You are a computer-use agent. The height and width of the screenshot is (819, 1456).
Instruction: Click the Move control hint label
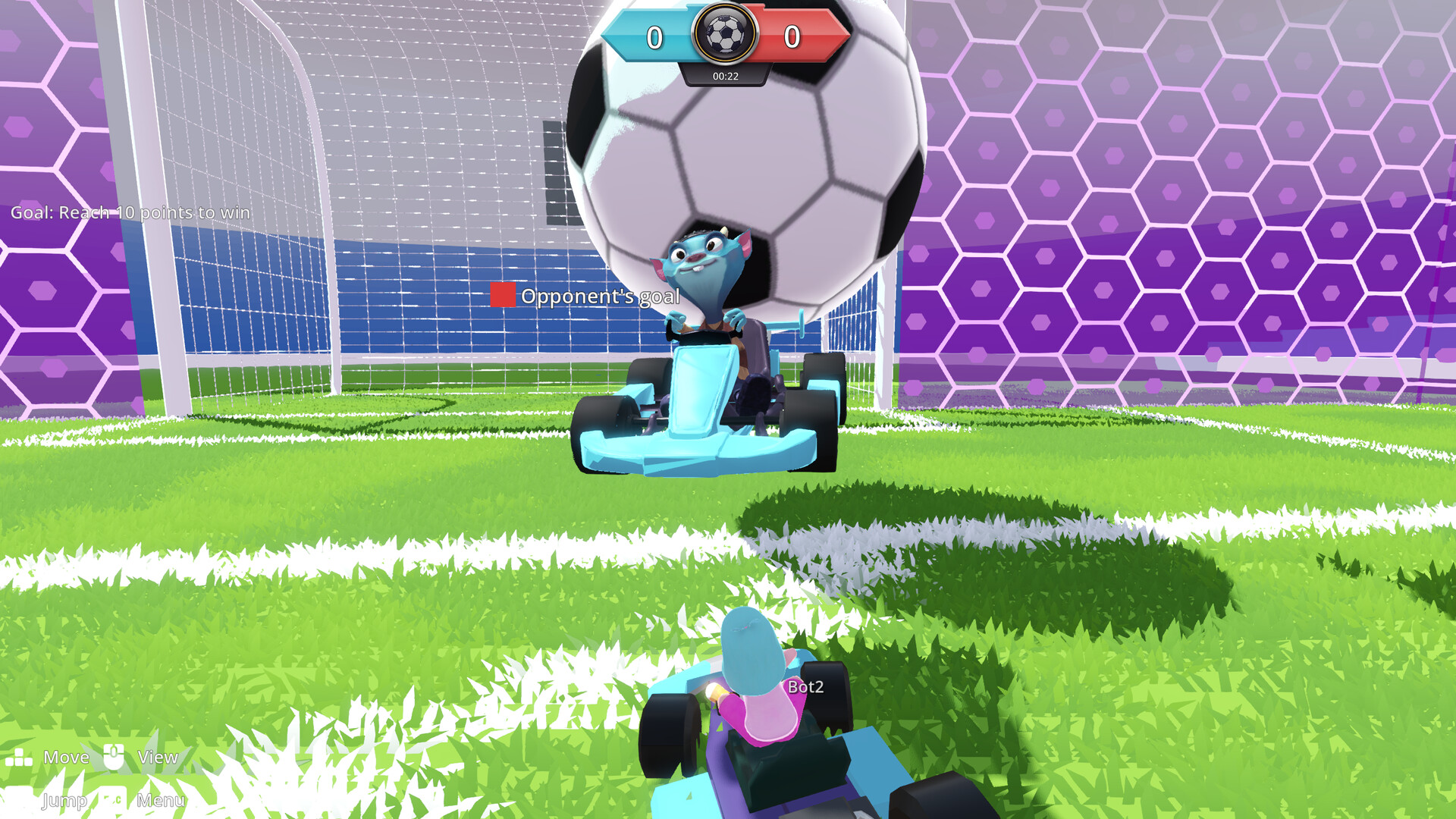coord(67,757)
